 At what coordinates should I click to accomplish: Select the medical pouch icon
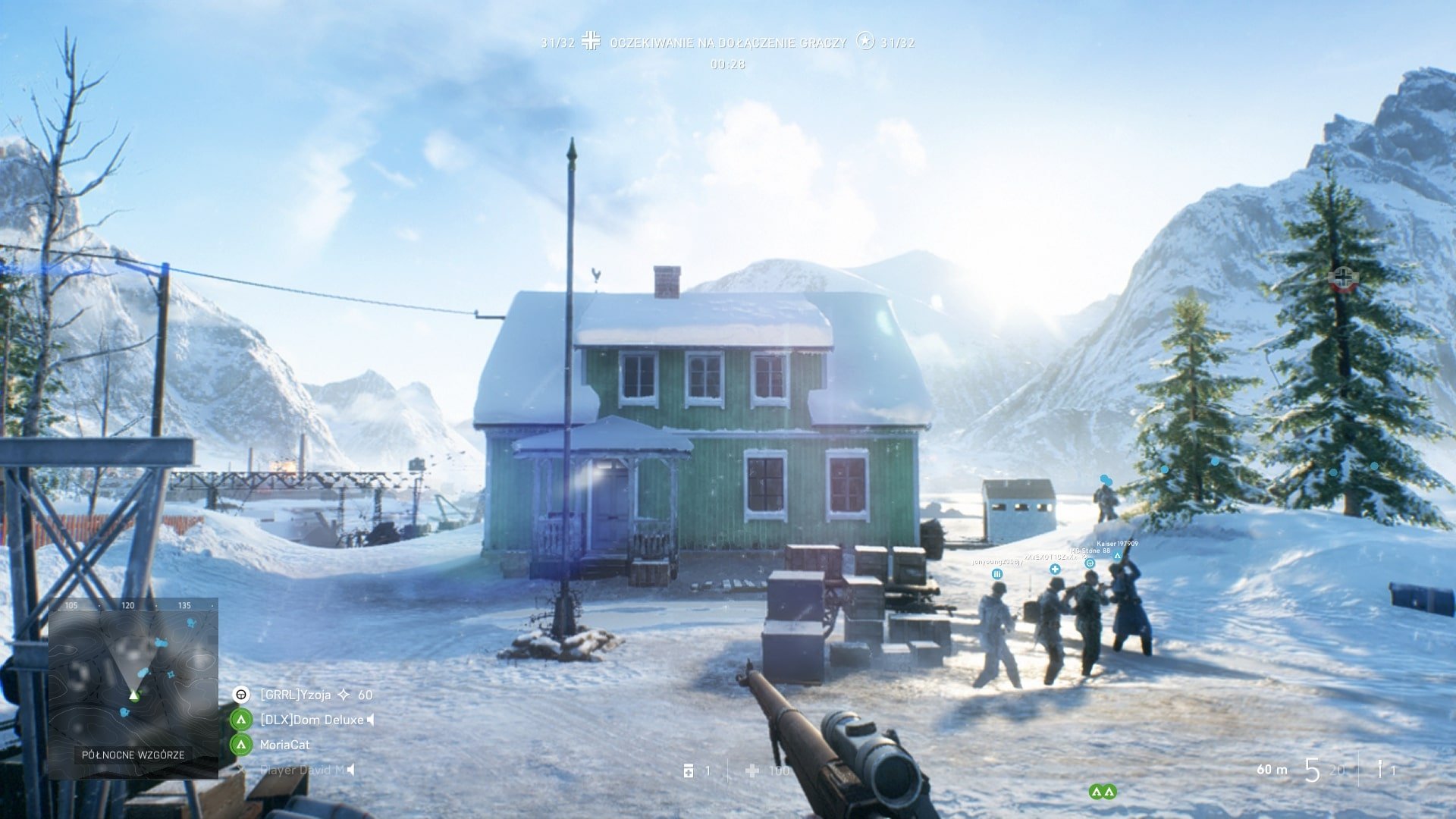tap(689, 770)
